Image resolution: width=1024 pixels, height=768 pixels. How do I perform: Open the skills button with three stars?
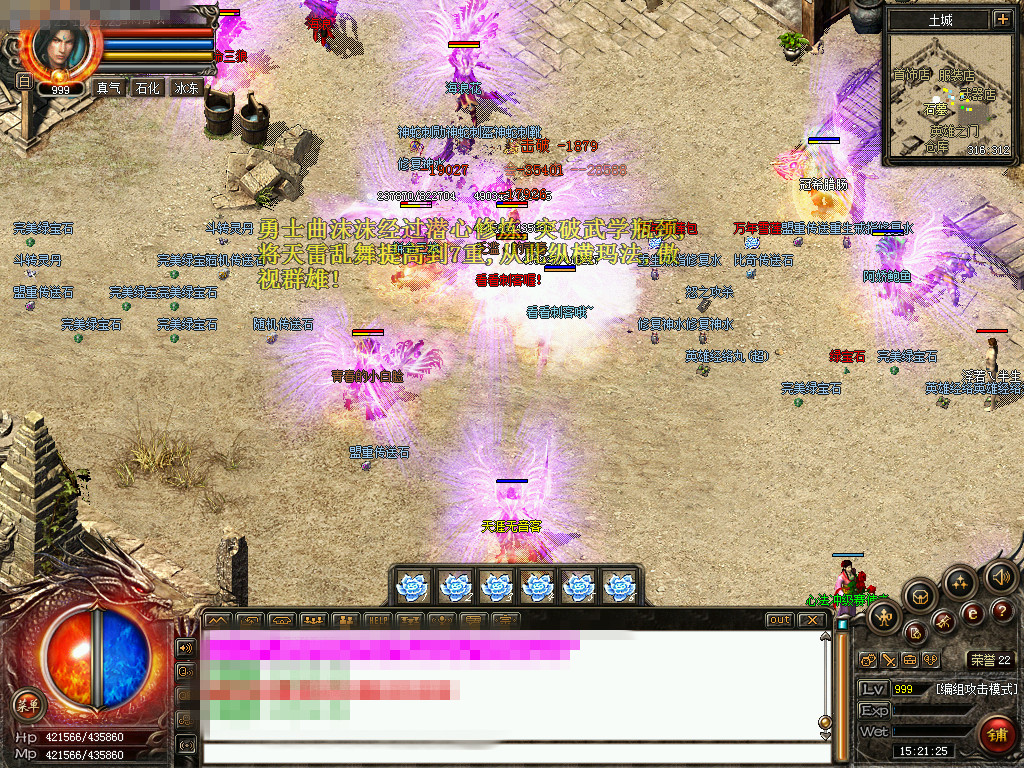click(959, 582)
